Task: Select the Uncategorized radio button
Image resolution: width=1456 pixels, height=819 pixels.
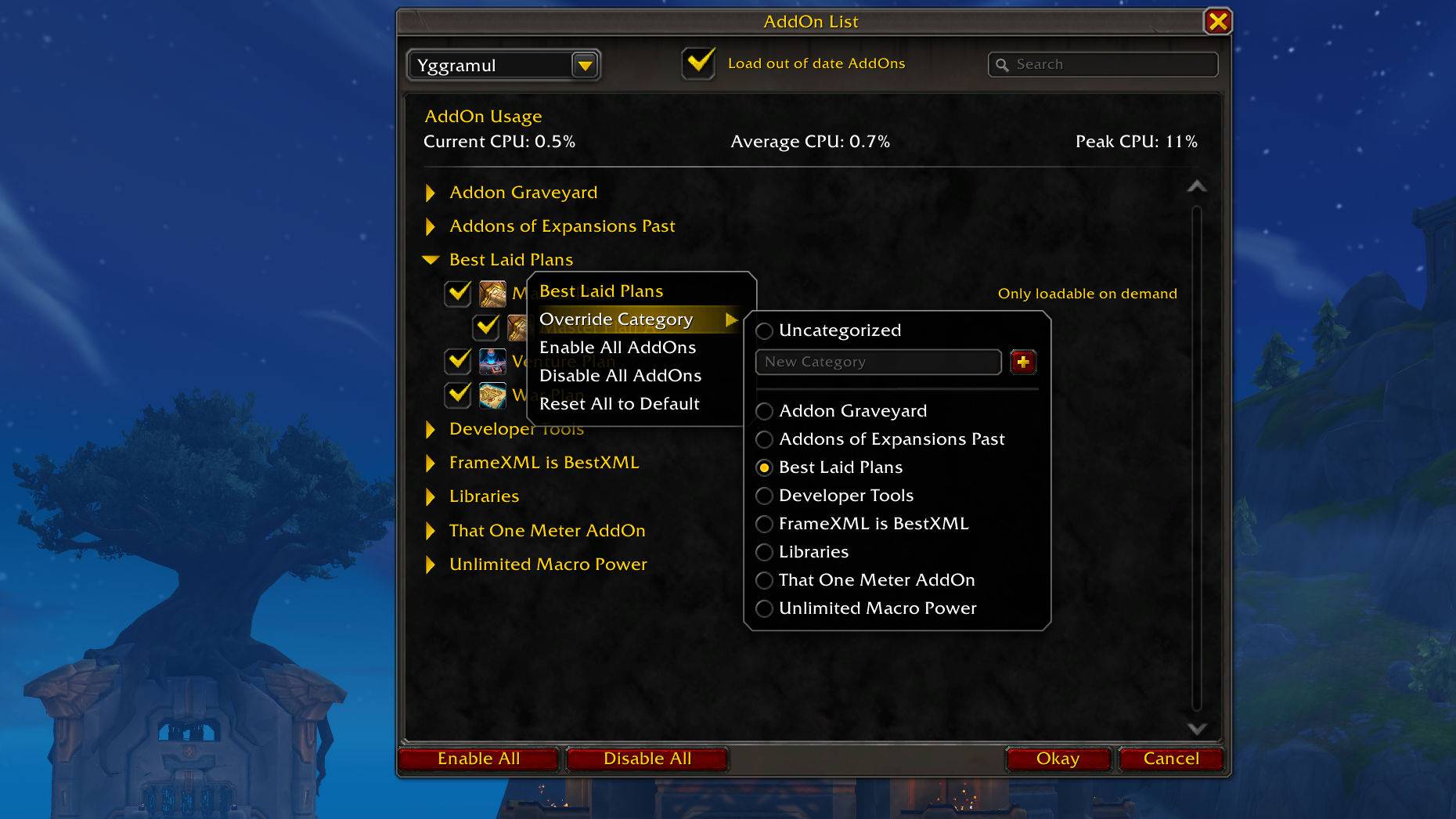Action: (764, 330)
